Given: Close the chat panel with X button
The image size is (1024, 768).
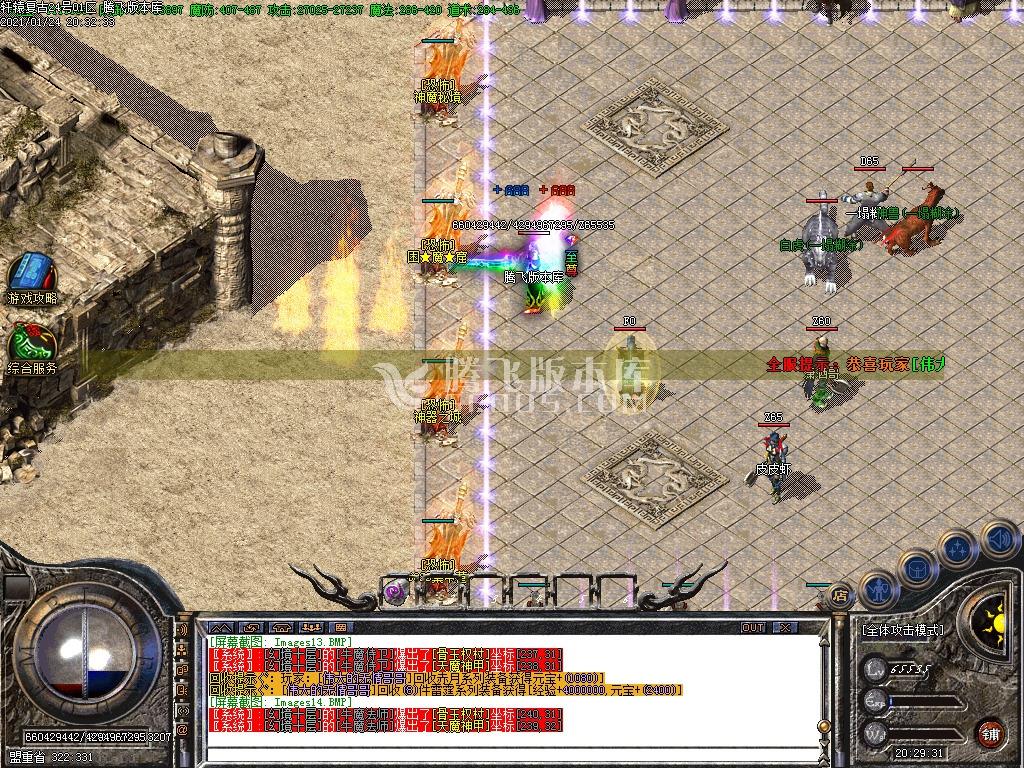Looking at the screenshot, I should click(x=785, y=627).
